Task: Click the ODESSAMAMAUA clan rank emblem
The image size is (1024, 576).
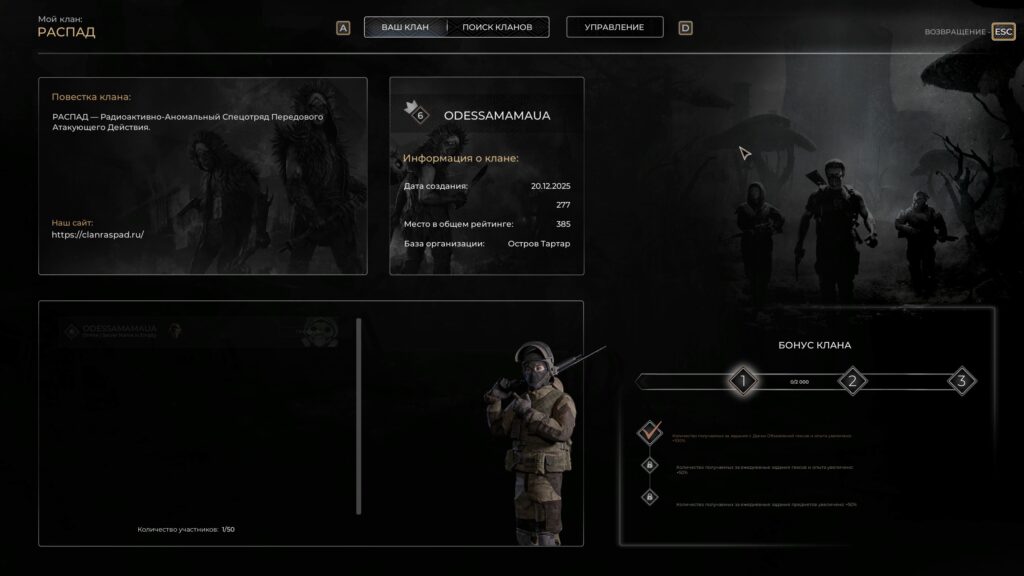Action: point(416,112)
